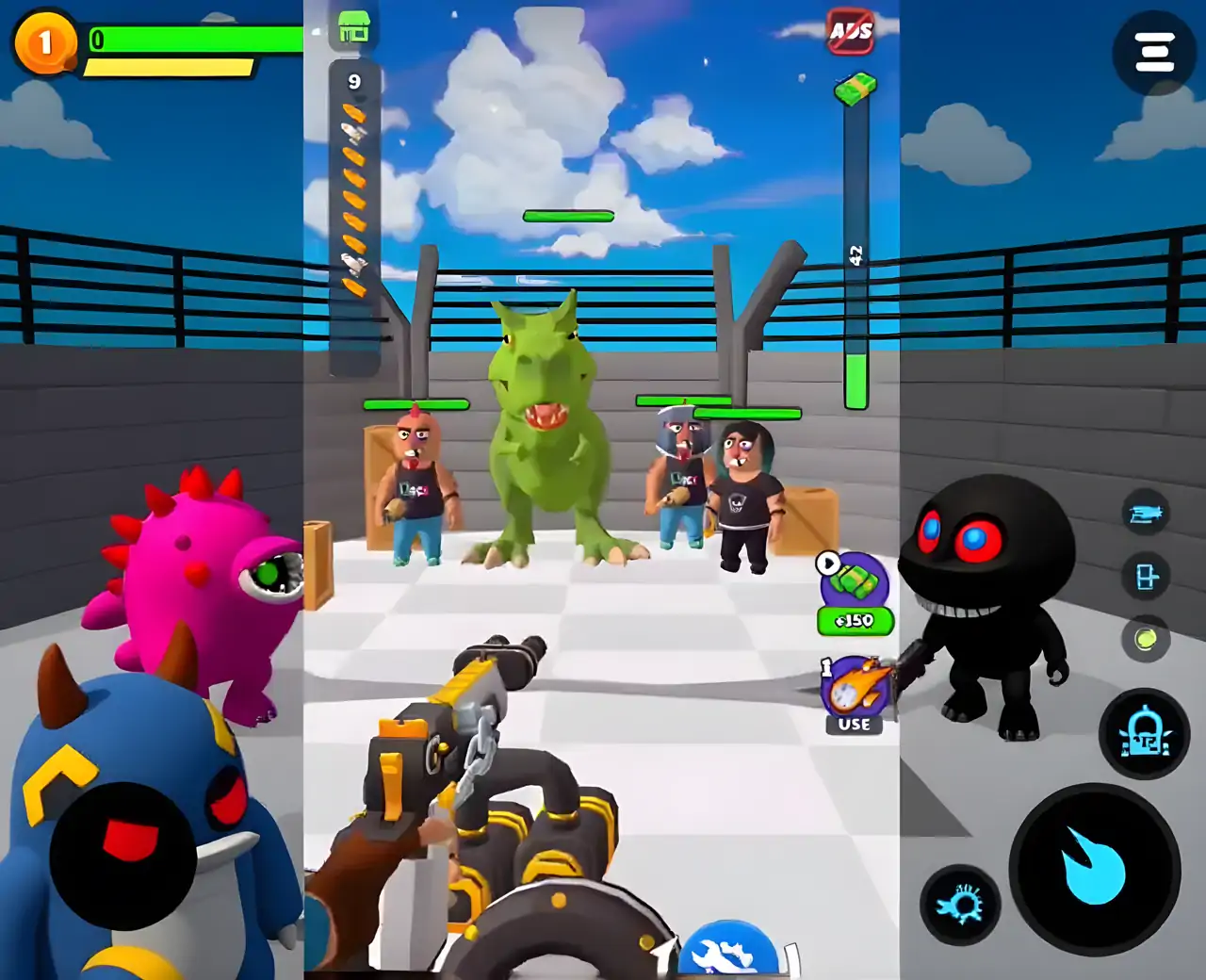Tap the blue gun icon button

click(x=1146, y=514)
